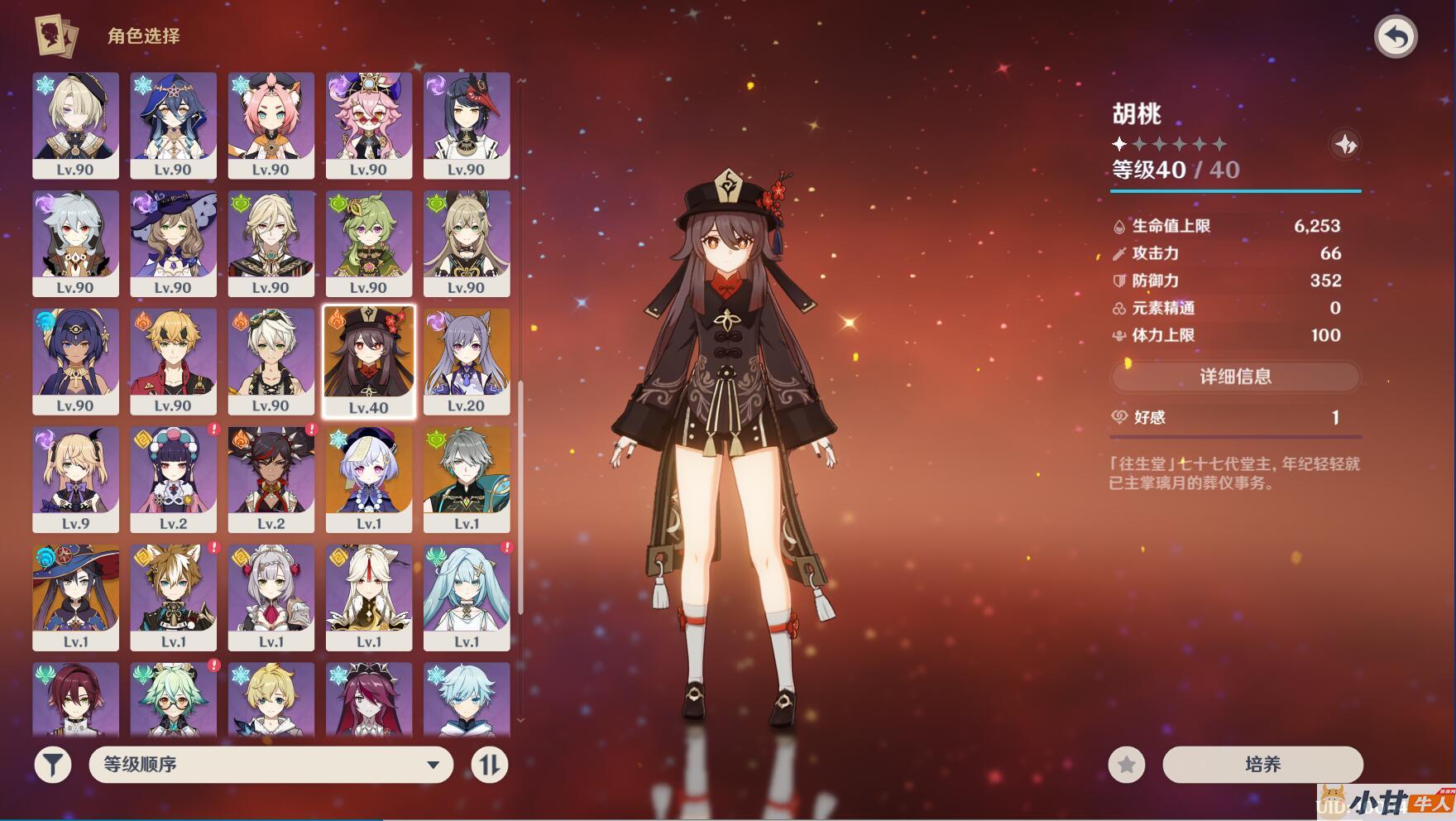1456x821 pixels.
Task: Toggle the sort order arrows
Action: pos(489,764)
